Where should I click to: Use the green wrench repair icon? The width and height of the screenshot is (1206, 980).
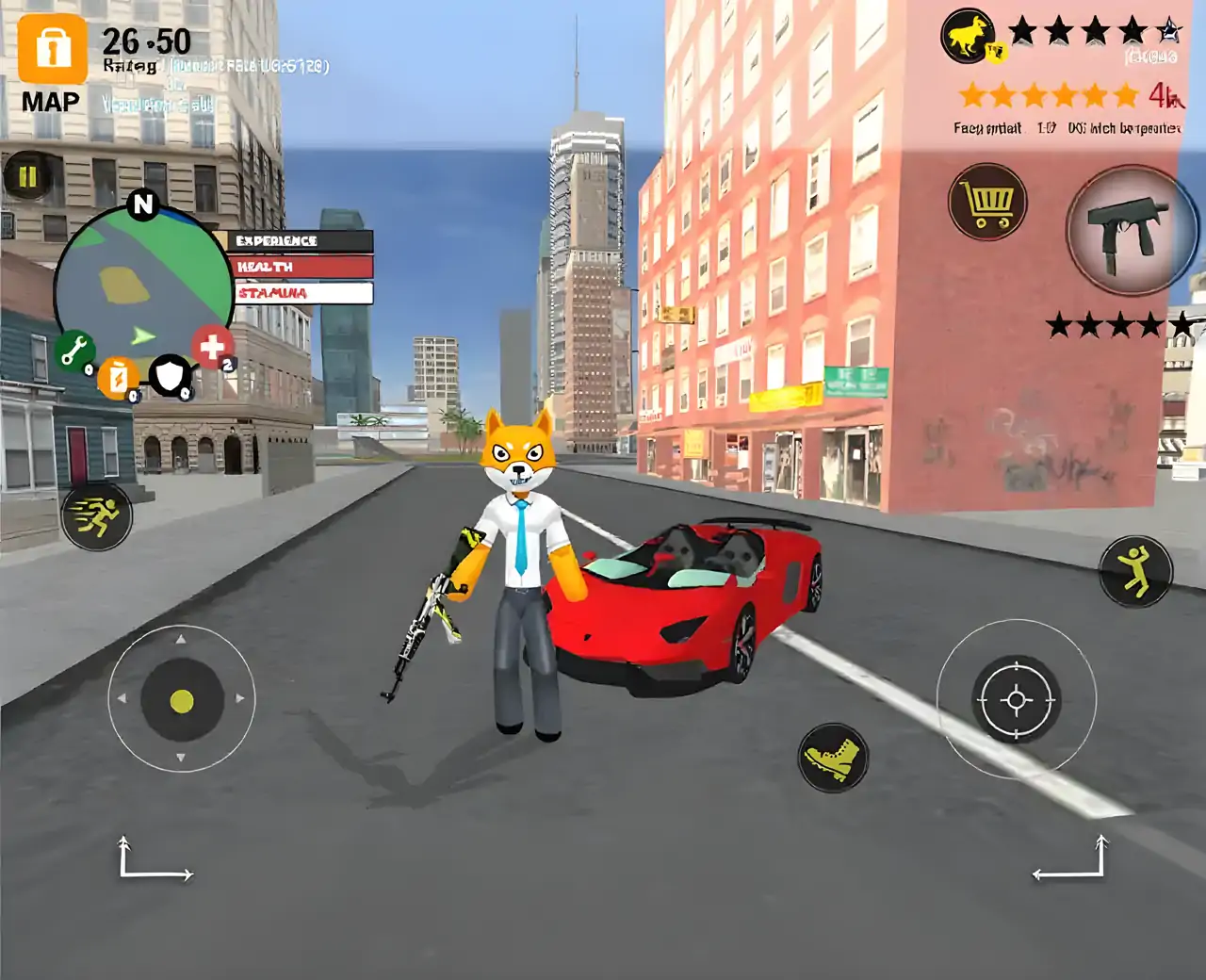pyautogui.click(x=73, y=350)
